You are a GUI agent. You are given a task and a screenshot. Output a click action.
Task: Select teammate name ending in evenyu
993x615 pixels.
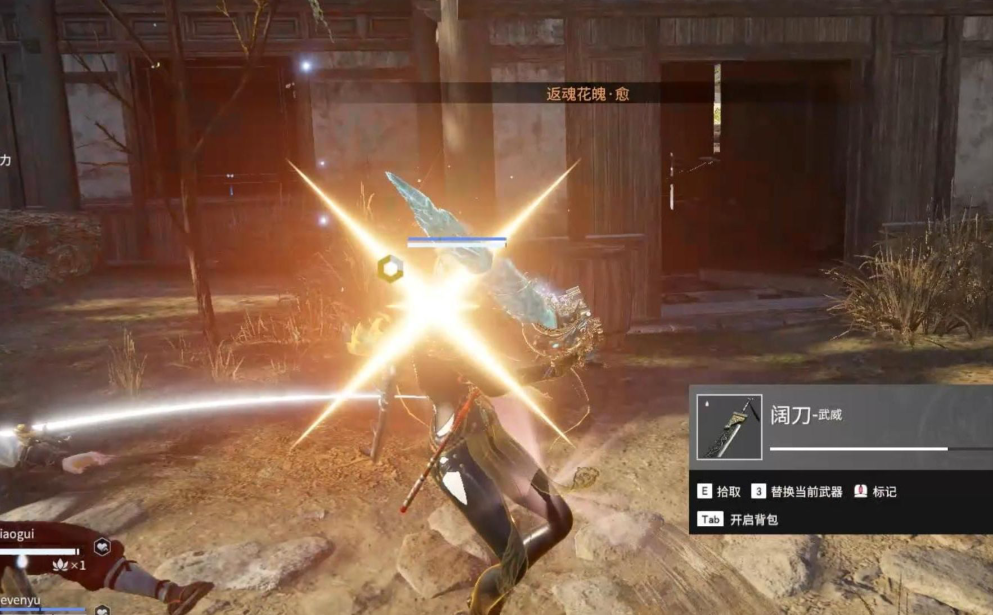click(x=20, y=596)
